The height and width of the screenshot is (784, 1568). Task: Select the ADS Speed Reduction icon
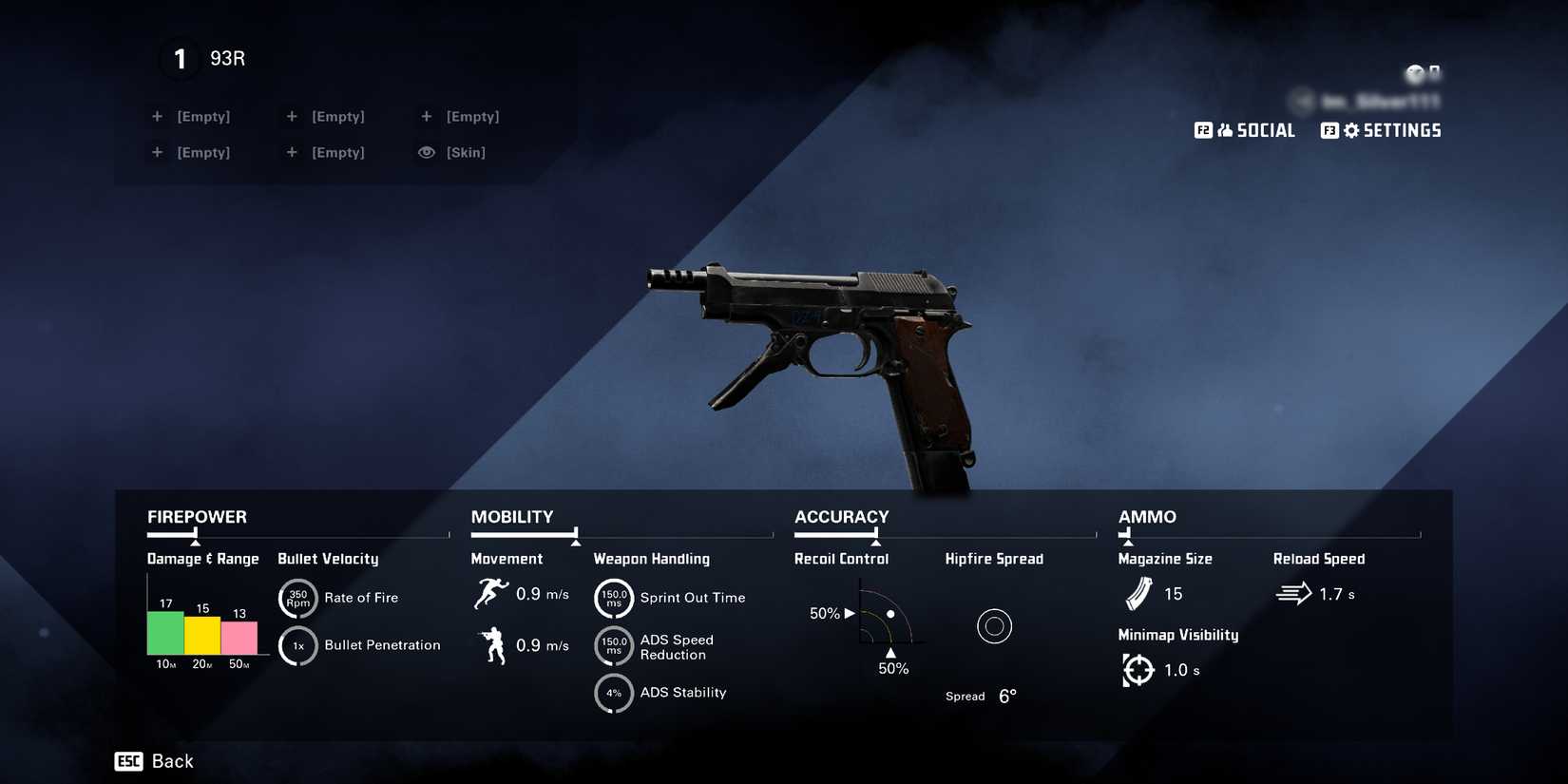point(614,646)
